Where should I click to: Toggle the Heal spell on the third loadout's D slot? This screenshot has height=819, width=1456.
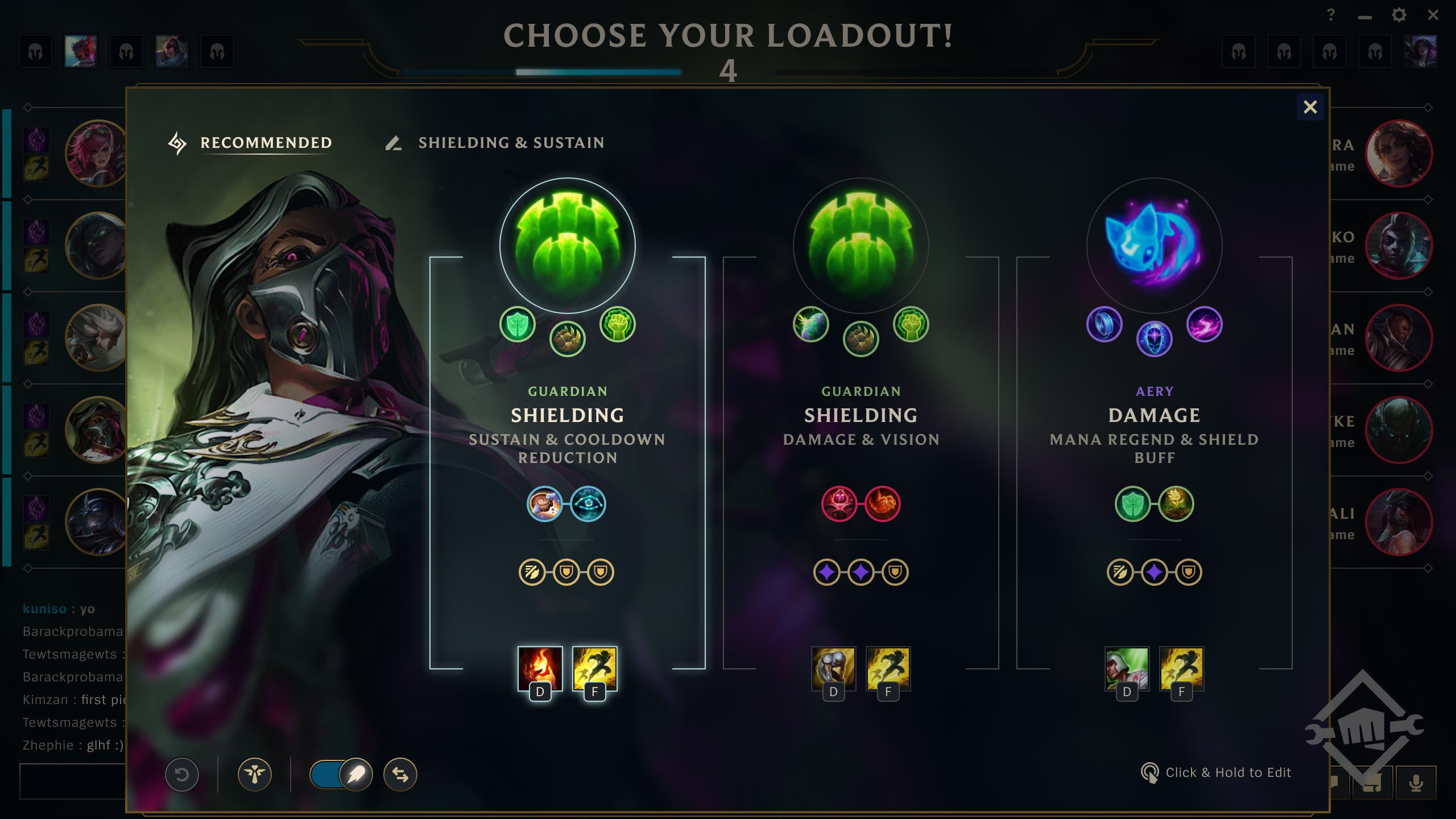[1128, 670]
